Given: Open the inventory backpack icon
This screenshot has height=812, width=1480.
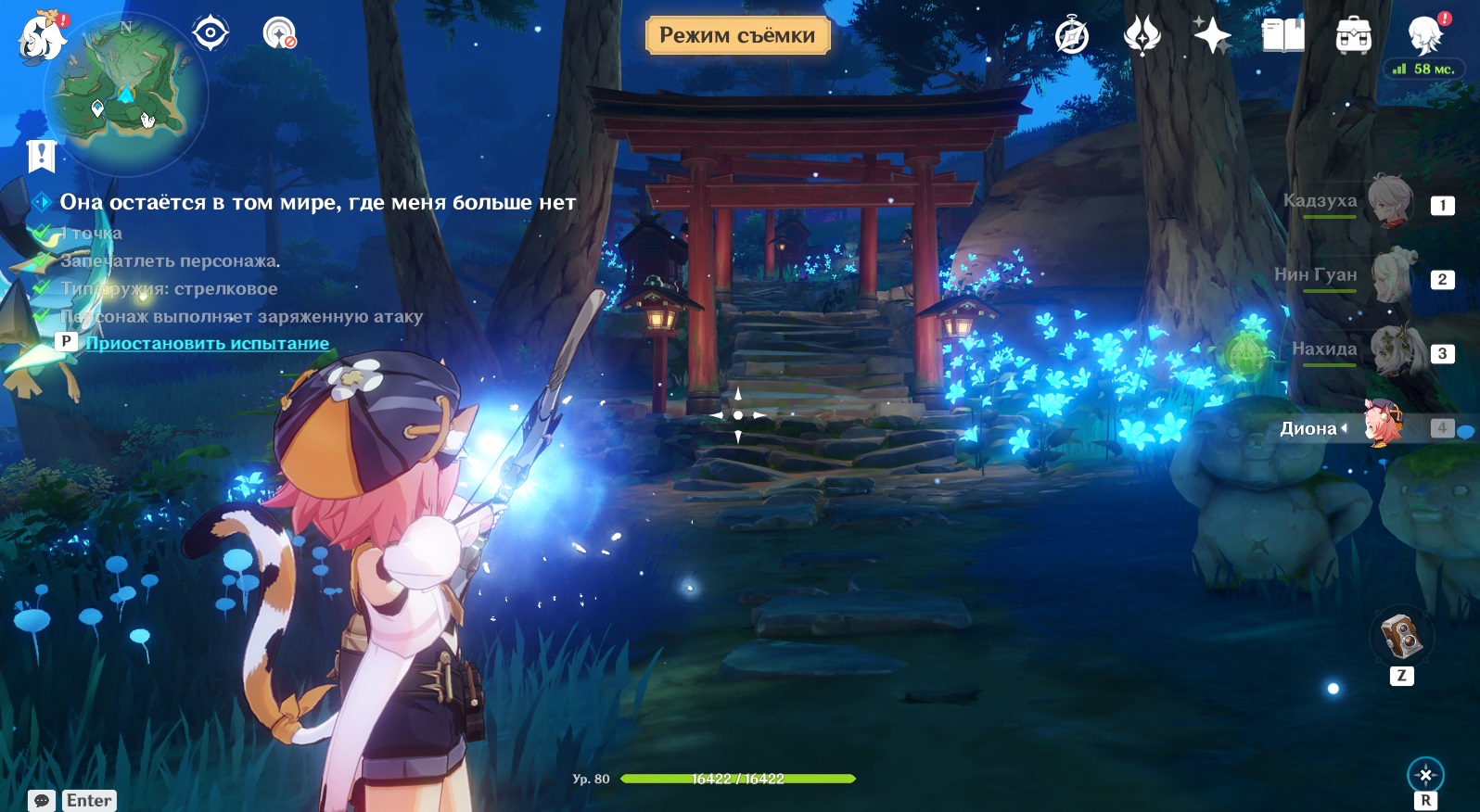Looking at the screenshot, I should pyautogui.click(x=1353, y=36).
